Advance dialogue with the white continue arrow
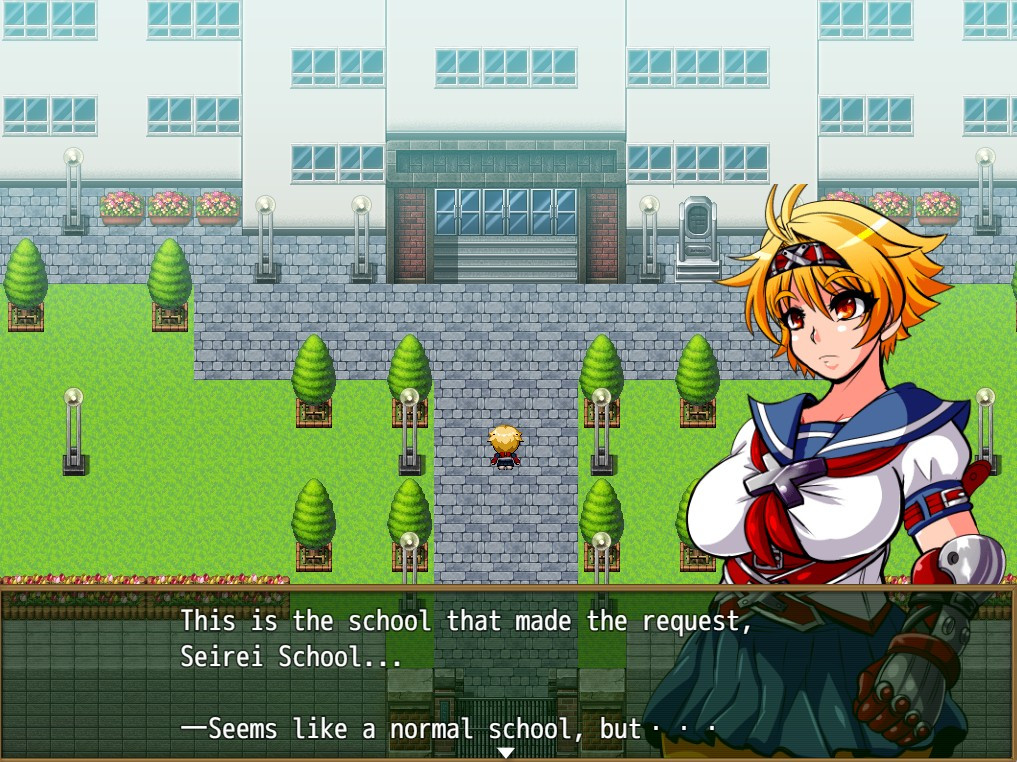Screen dimensions: 1017x762 (x=506, y=752)
